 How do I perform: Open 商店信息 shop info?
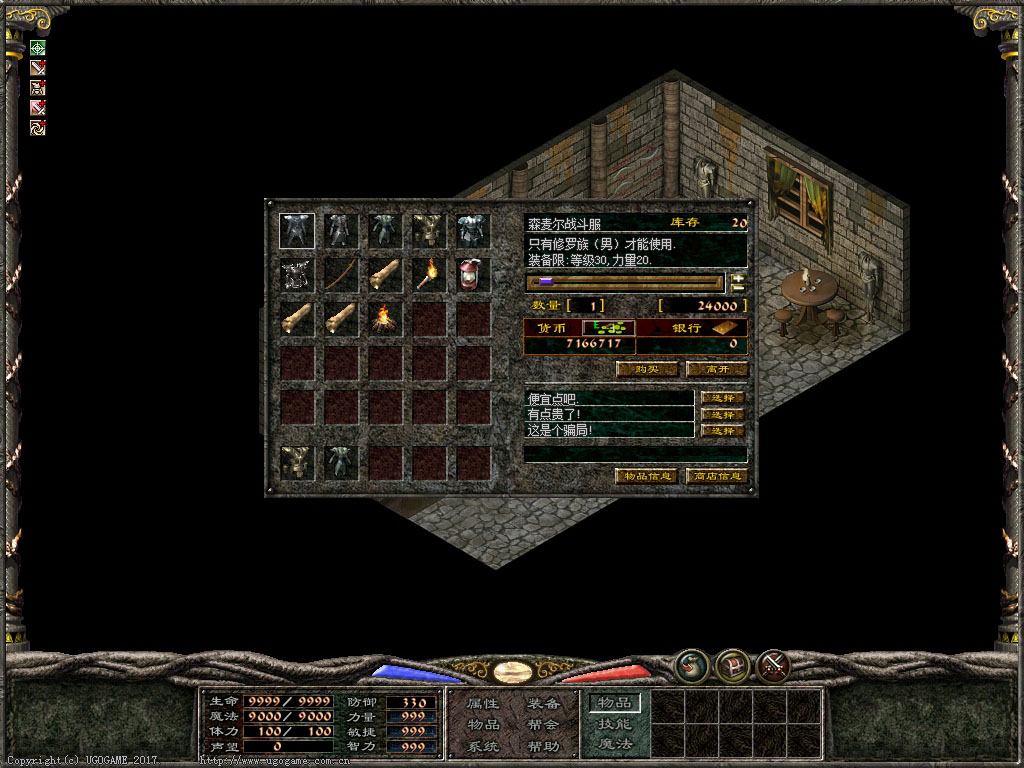point(716,476)
